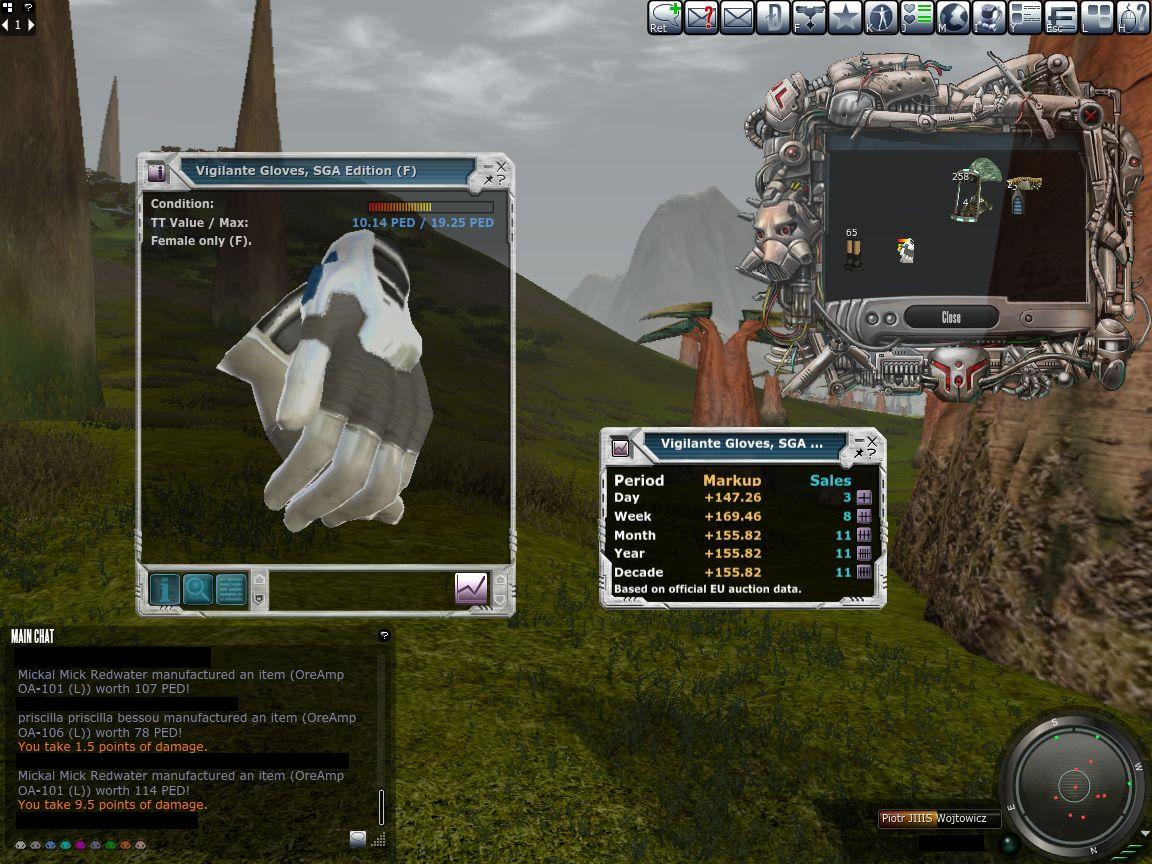Open the market value graph in the item info panel
The width and height of the screenshot is (1152, 864).
471,588
